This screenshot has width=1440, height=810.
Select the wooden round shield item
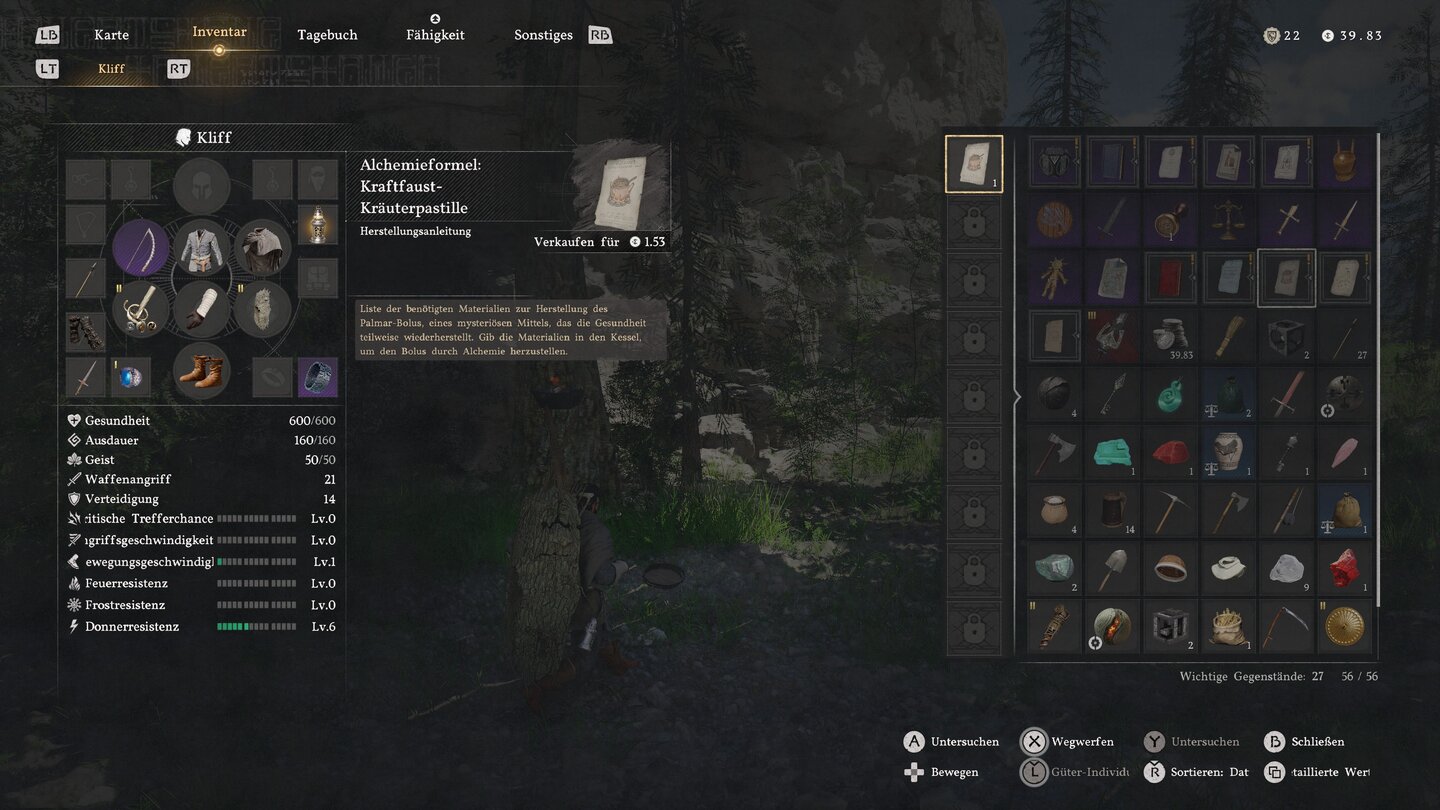[1054, 220]
